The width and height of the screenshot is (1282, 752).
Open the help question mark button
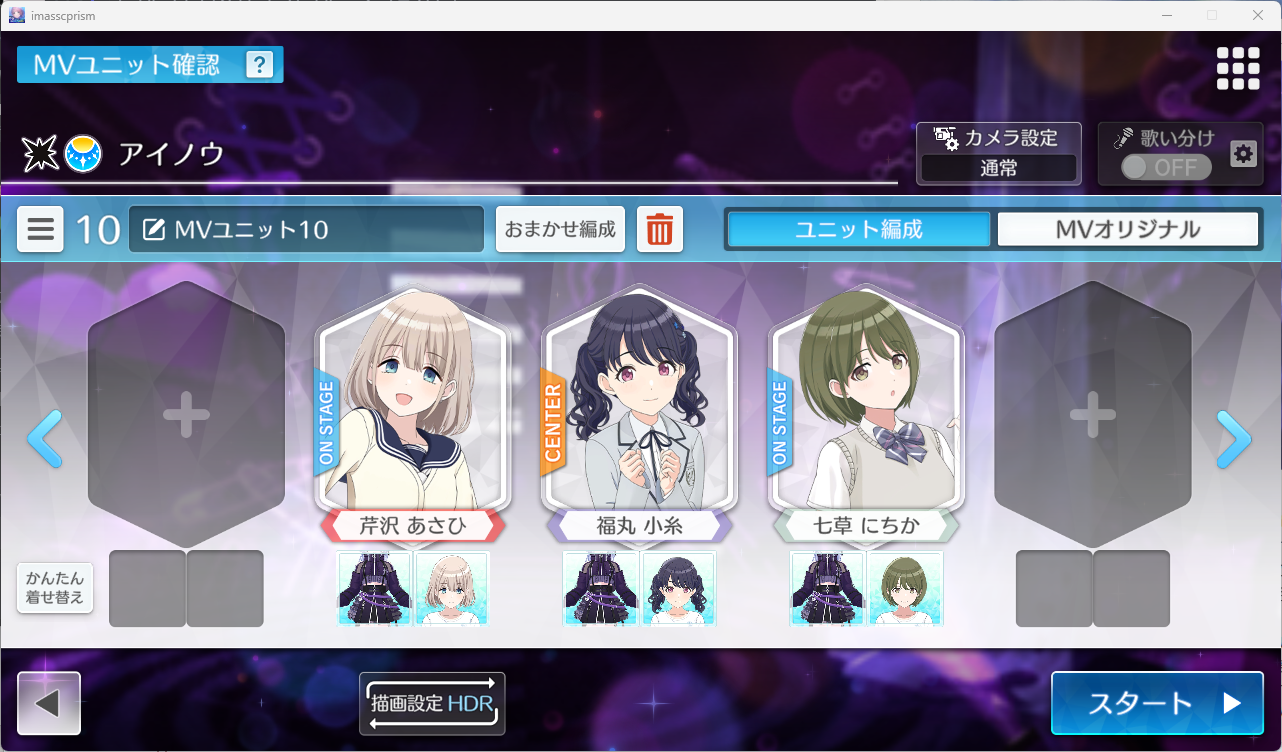coord(259,65)
